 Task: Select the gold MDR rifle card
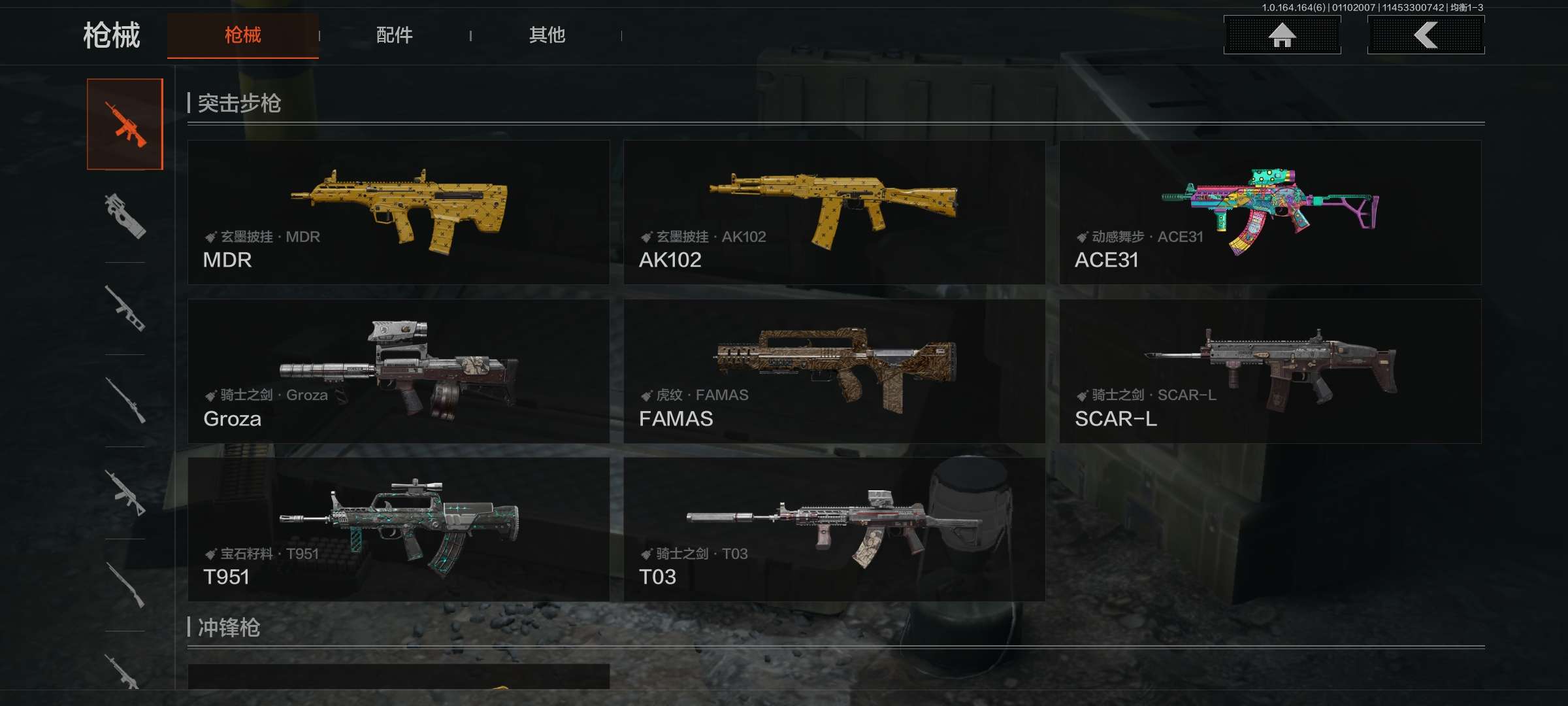(x=399, y=212)
